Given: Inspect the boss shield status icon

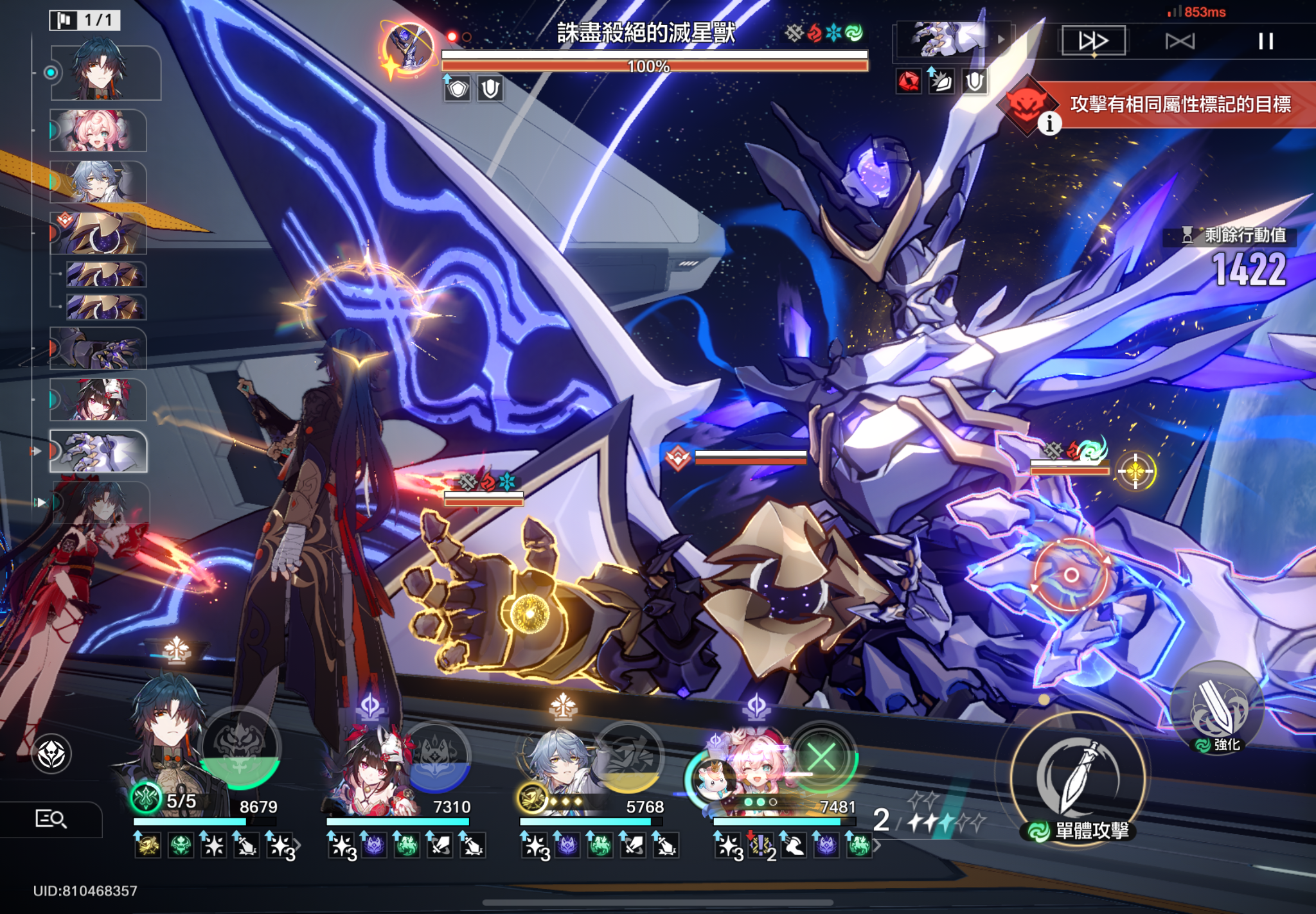Looking at the screenshot, I should pos(458,89).
